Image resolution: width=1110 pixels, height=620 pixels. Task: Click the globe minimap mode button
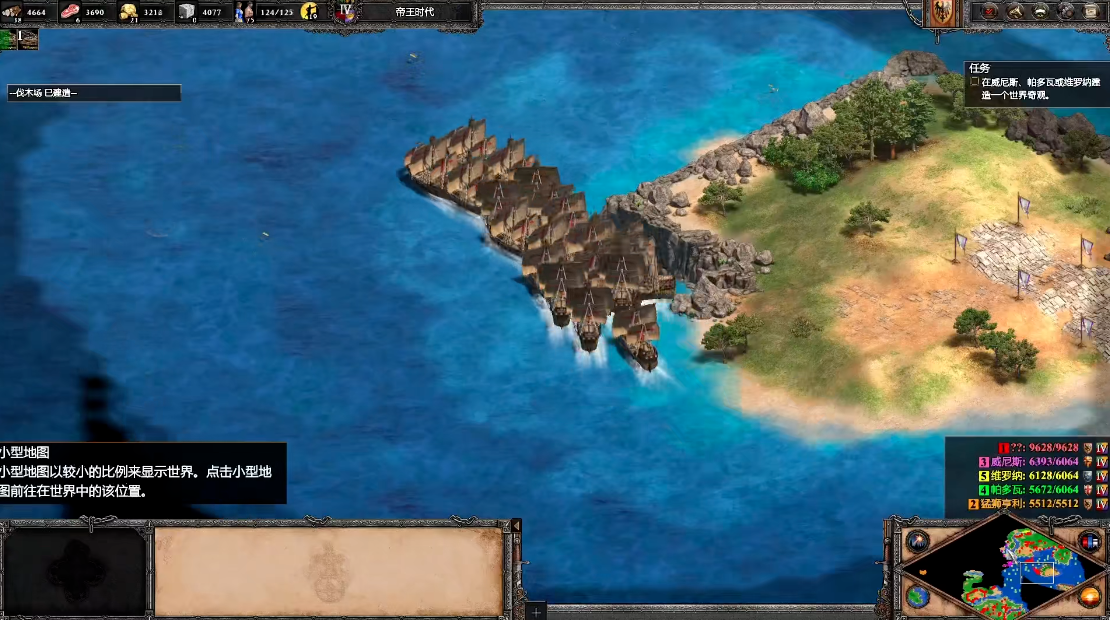(917, 596)
